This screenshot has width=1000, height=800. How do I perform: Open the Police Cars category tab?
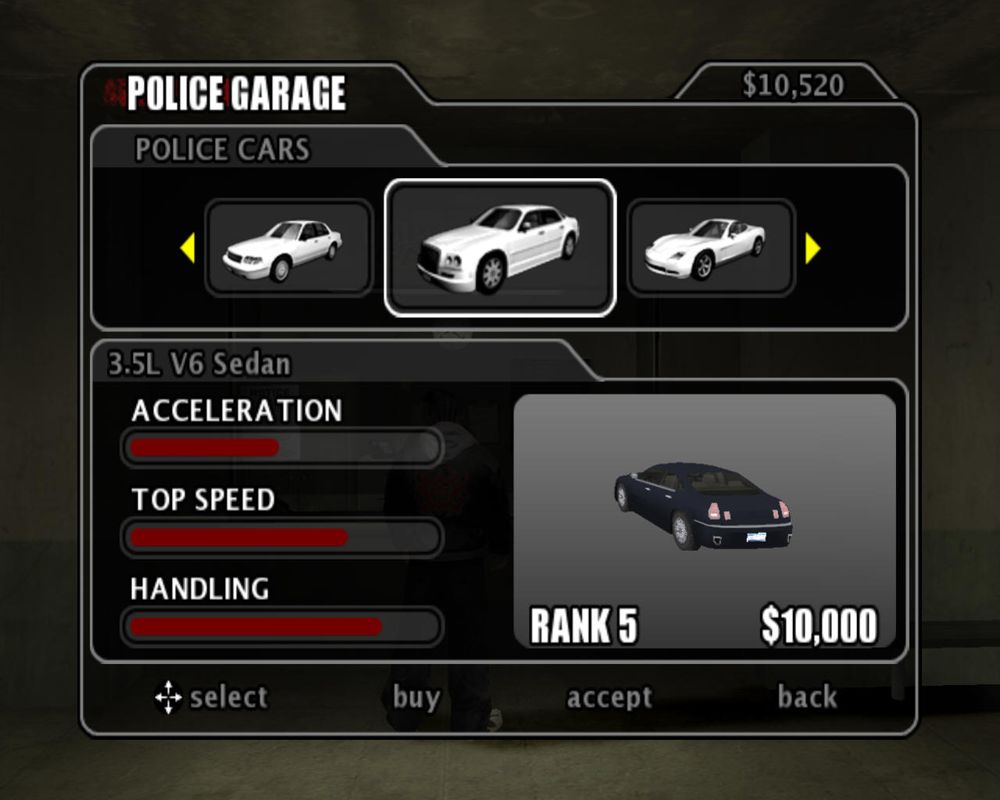tap(223, 150)
